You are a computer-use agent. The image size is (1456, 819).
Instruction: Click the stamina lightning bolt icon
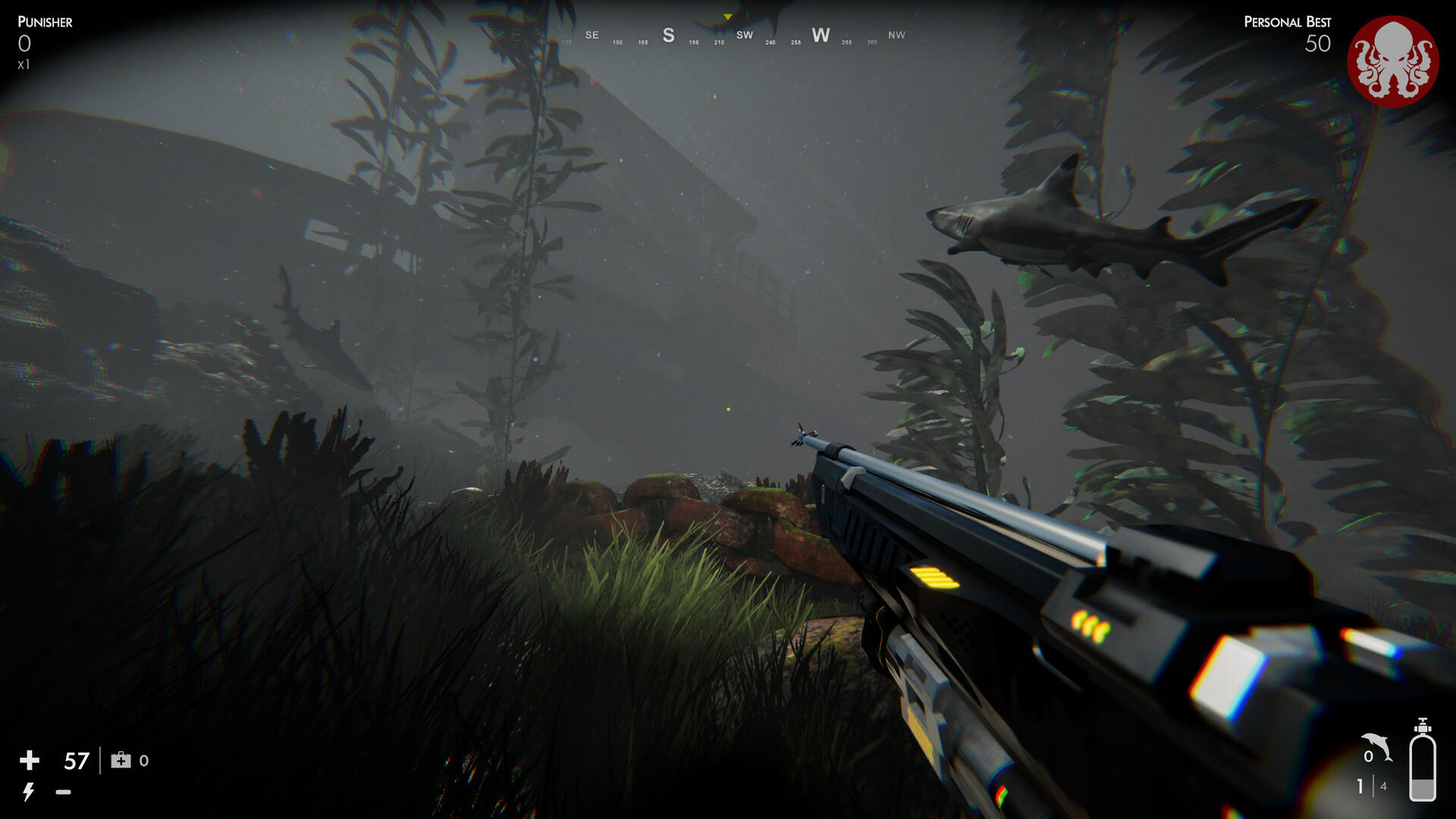coord(29,792)
